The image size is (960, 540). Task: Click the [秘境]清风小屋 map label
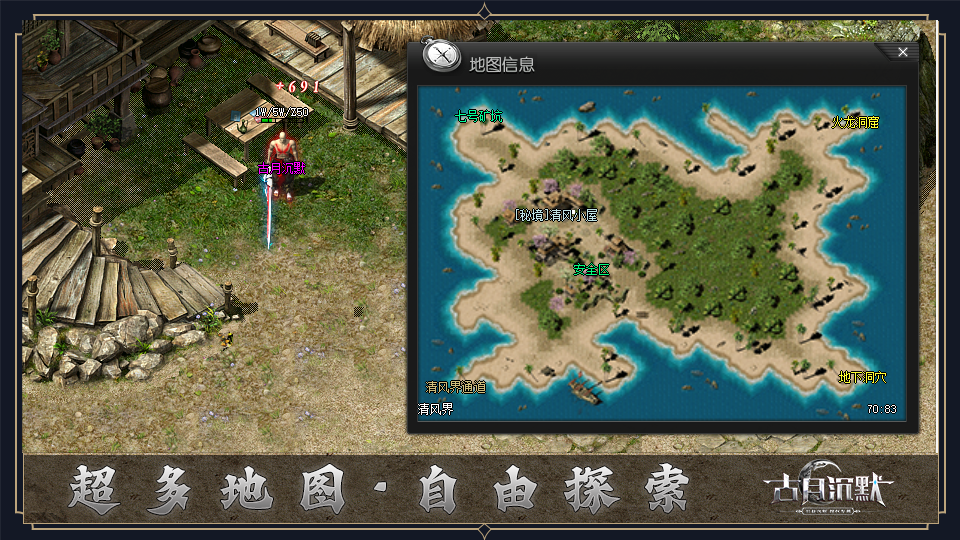click(x=555, y=215)
